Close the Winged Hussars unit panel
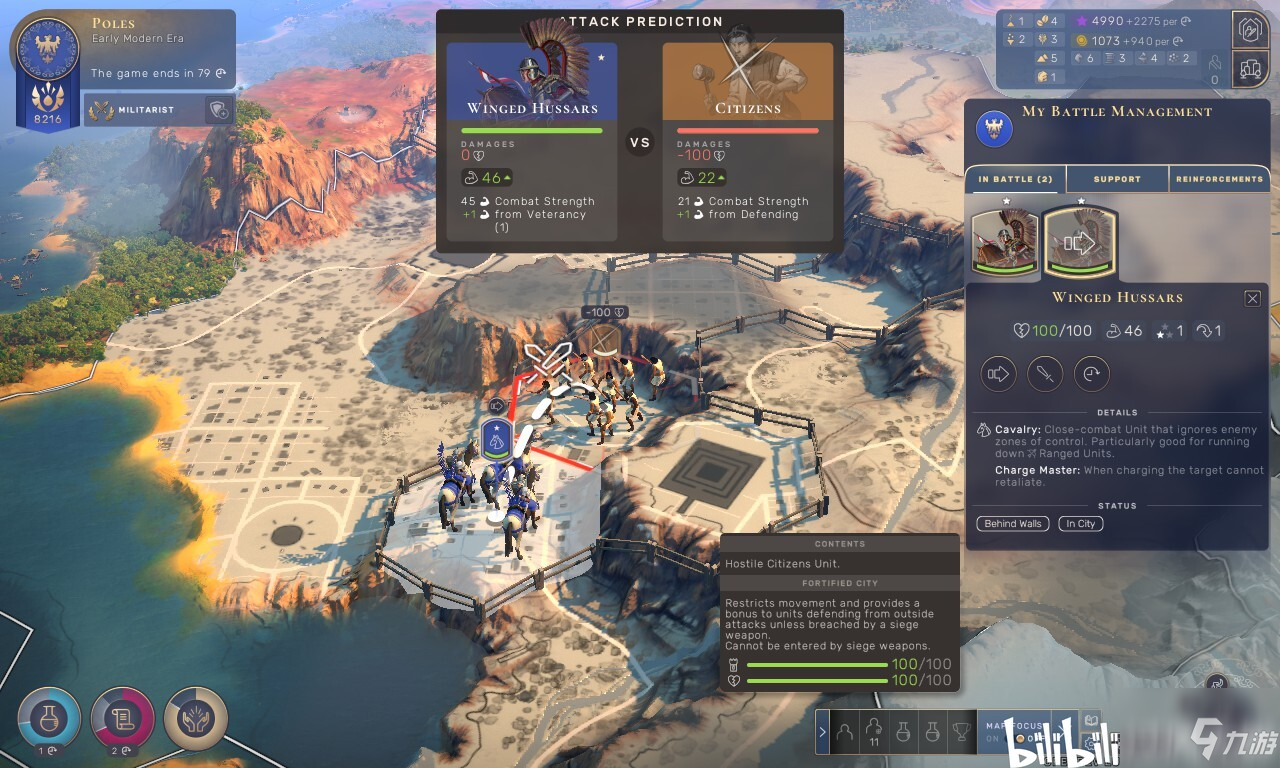 click(1252, 298)
